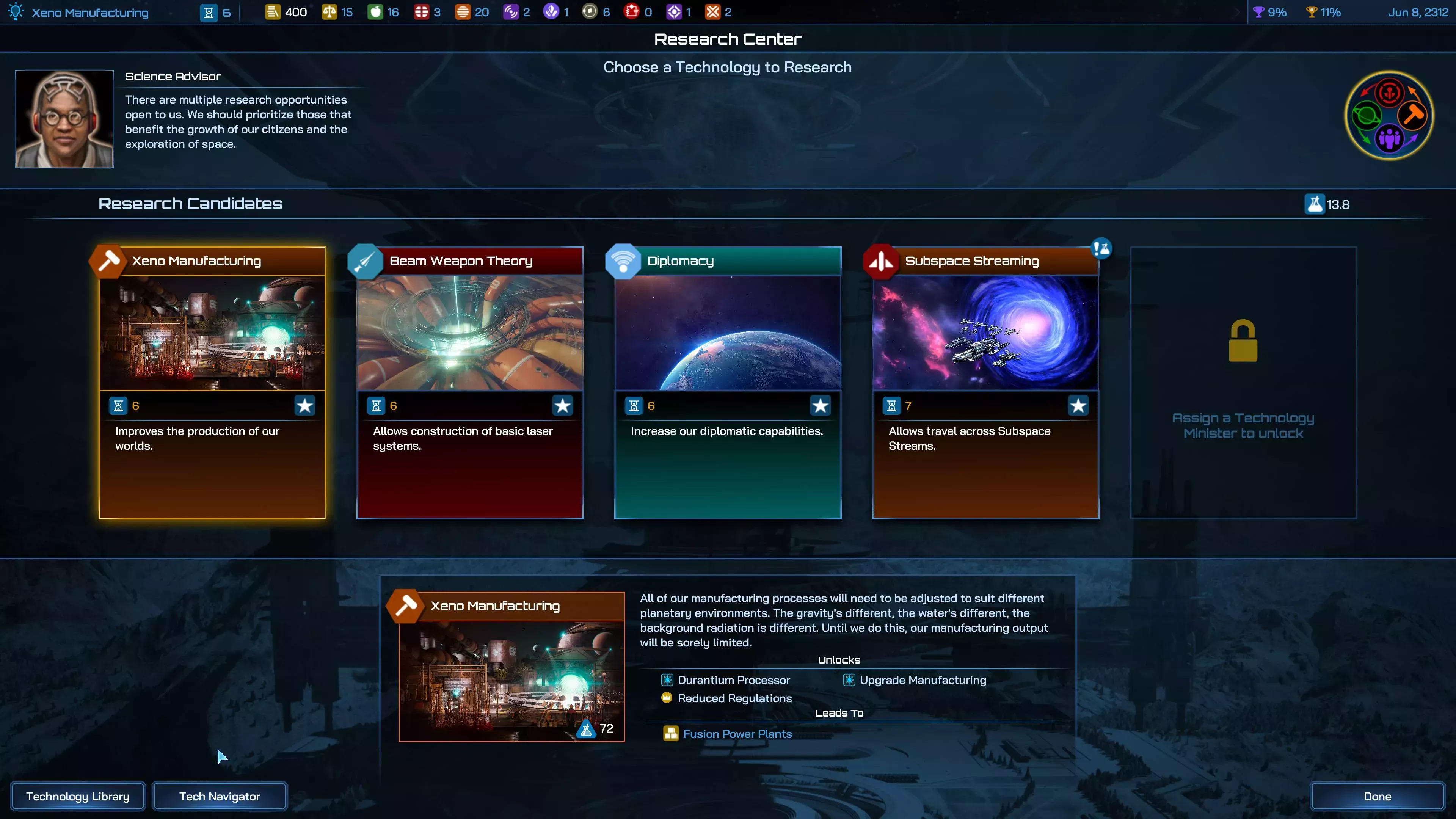1456x819 pixels.
Task: Select the orange hammer in the civilization wheel
Action: point(1413,116)
